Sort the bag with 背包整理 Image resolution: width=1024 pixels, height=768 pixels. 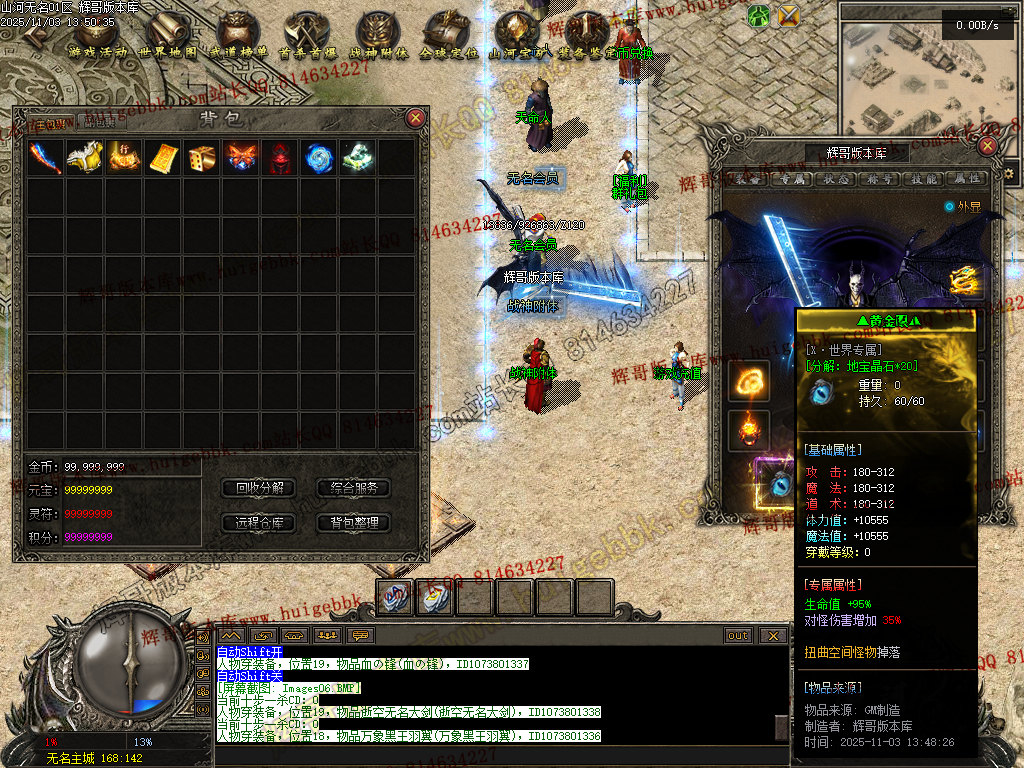(x=353, y=522)
